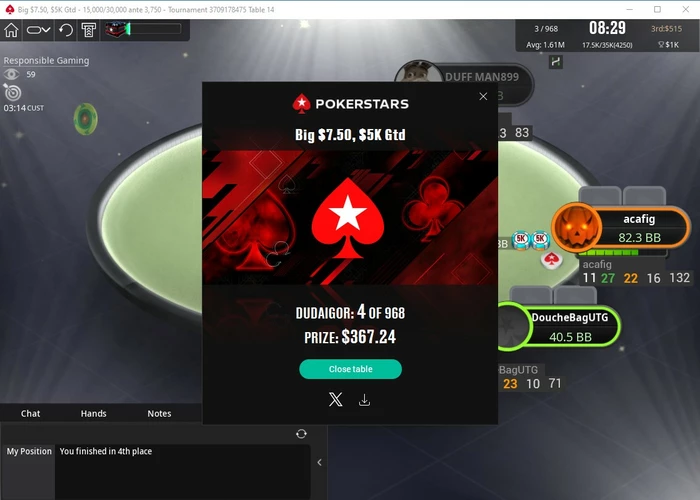Collapse the chat panel with the arrow
Screen dimensions: 700x500
[x=319, y=462]
